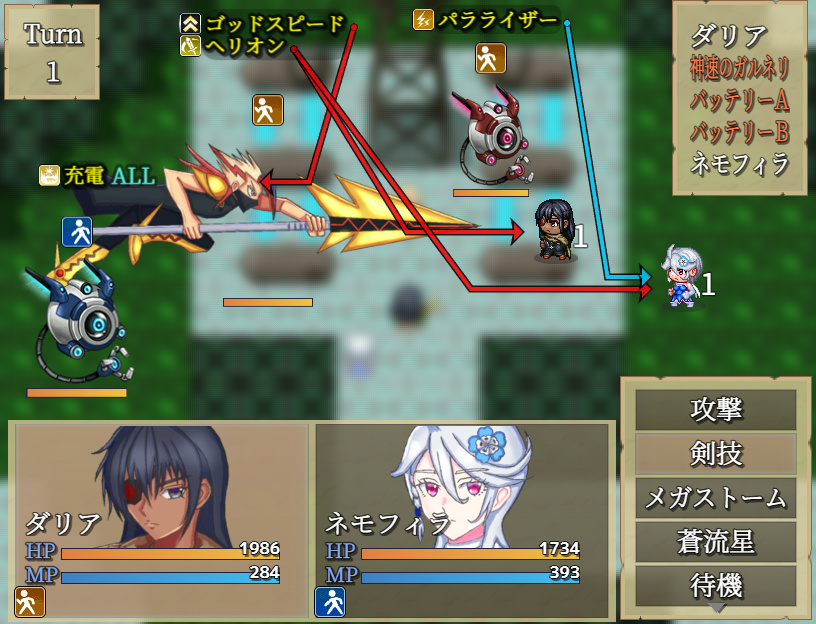Select バッテリーA in the turn order list
The height and width of the screenshot is (624, 816).
[x=740, y=100]
